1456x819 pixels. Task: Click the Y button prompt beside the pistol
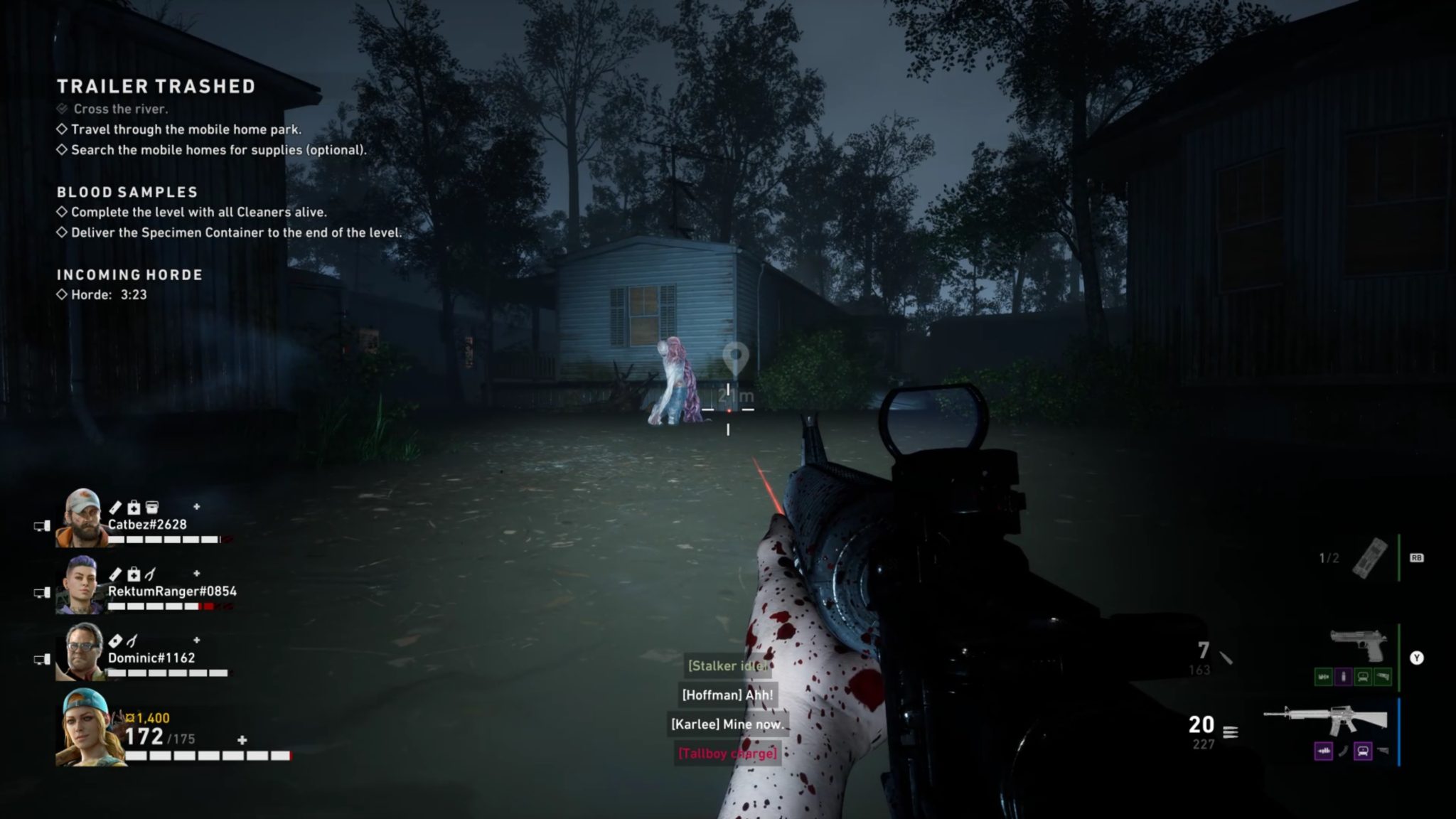click(1417, 658)
